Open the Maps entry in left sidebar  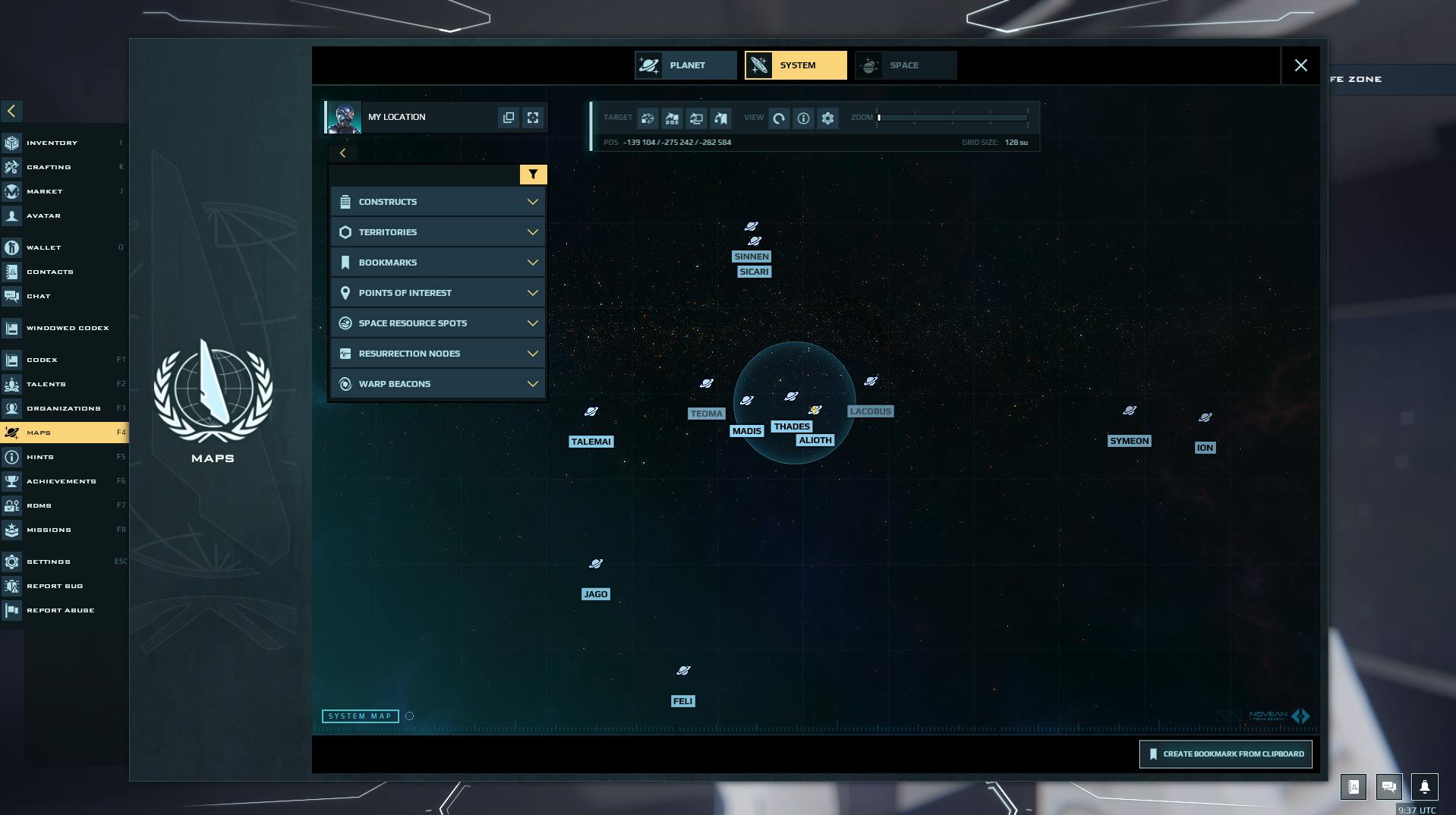click(40, 432)
